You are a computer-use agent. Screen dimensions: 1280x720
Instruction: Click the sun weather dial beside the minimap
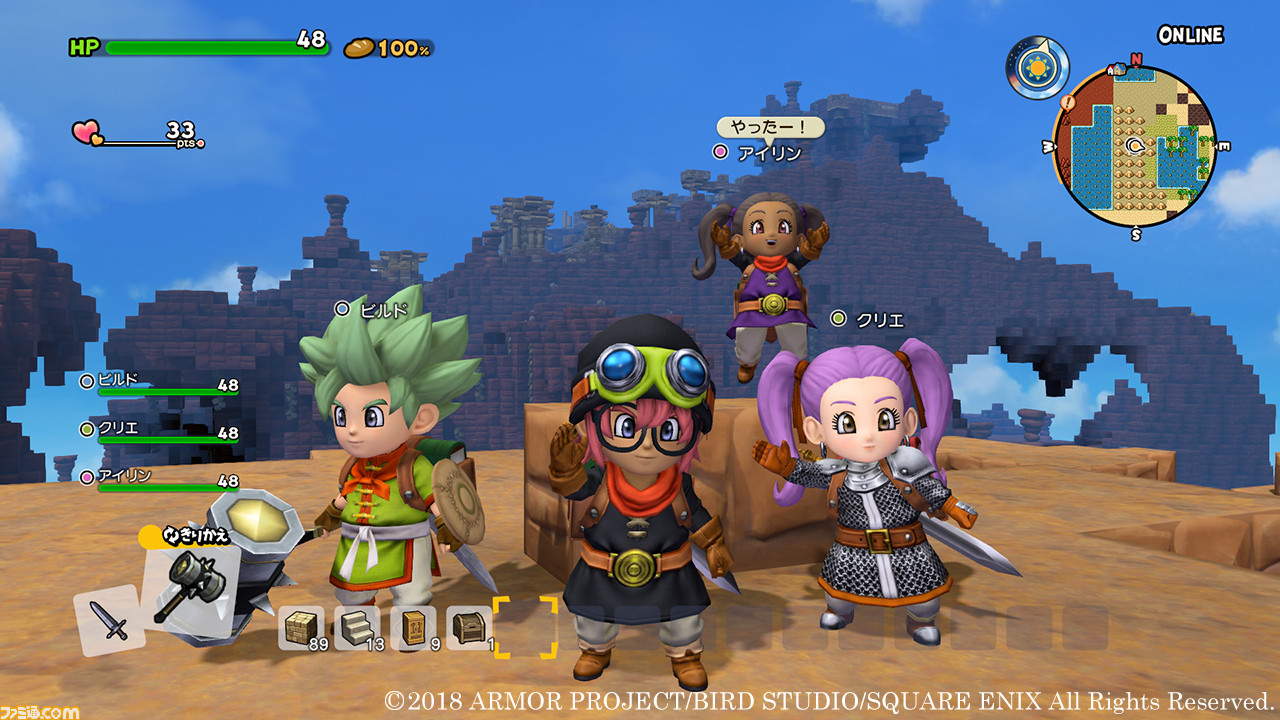tap(1037, 68)
